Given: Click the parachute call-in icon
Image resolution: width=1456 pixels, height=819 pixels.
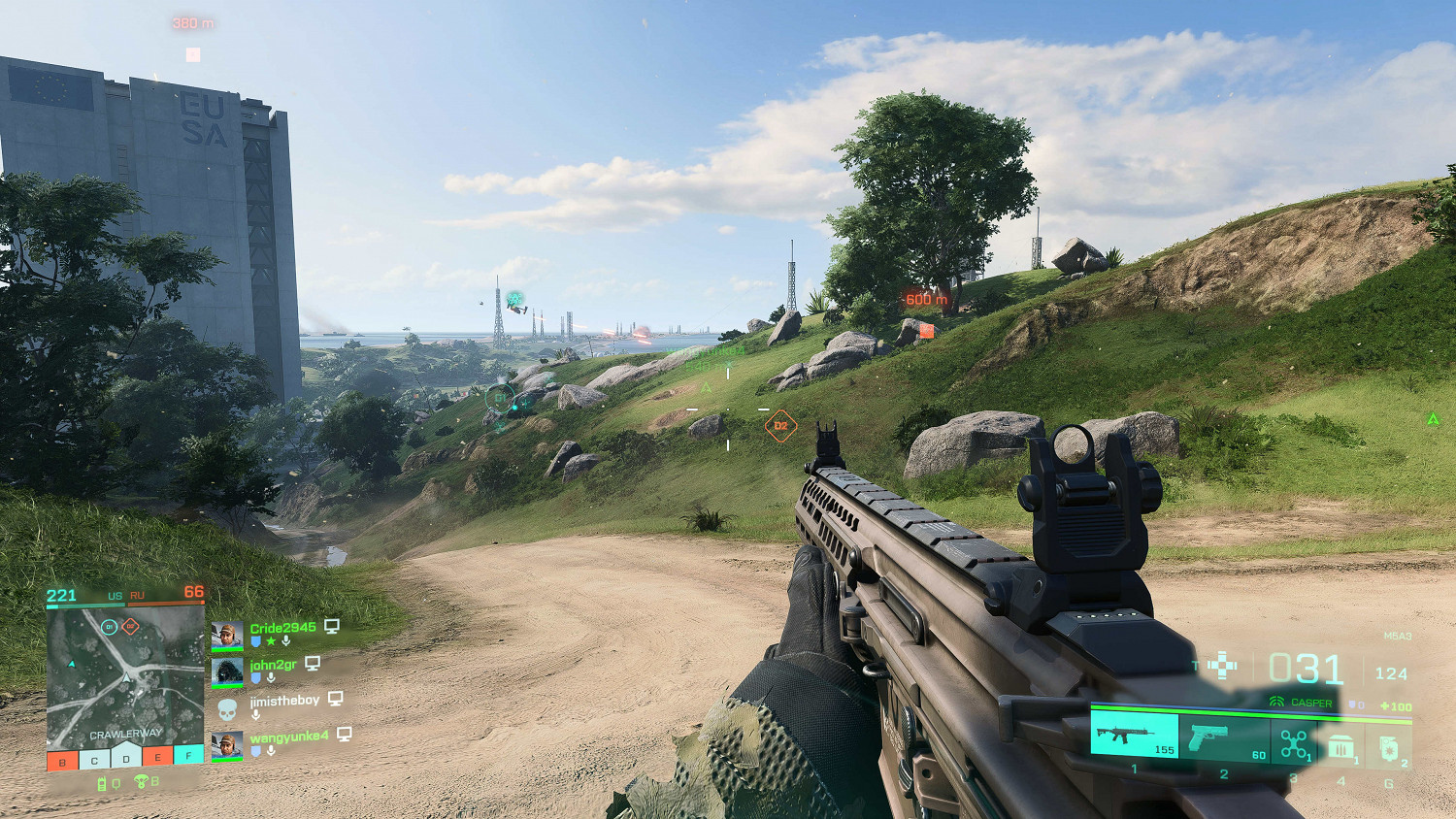Looking at the screenshot, I should point(142,781).
